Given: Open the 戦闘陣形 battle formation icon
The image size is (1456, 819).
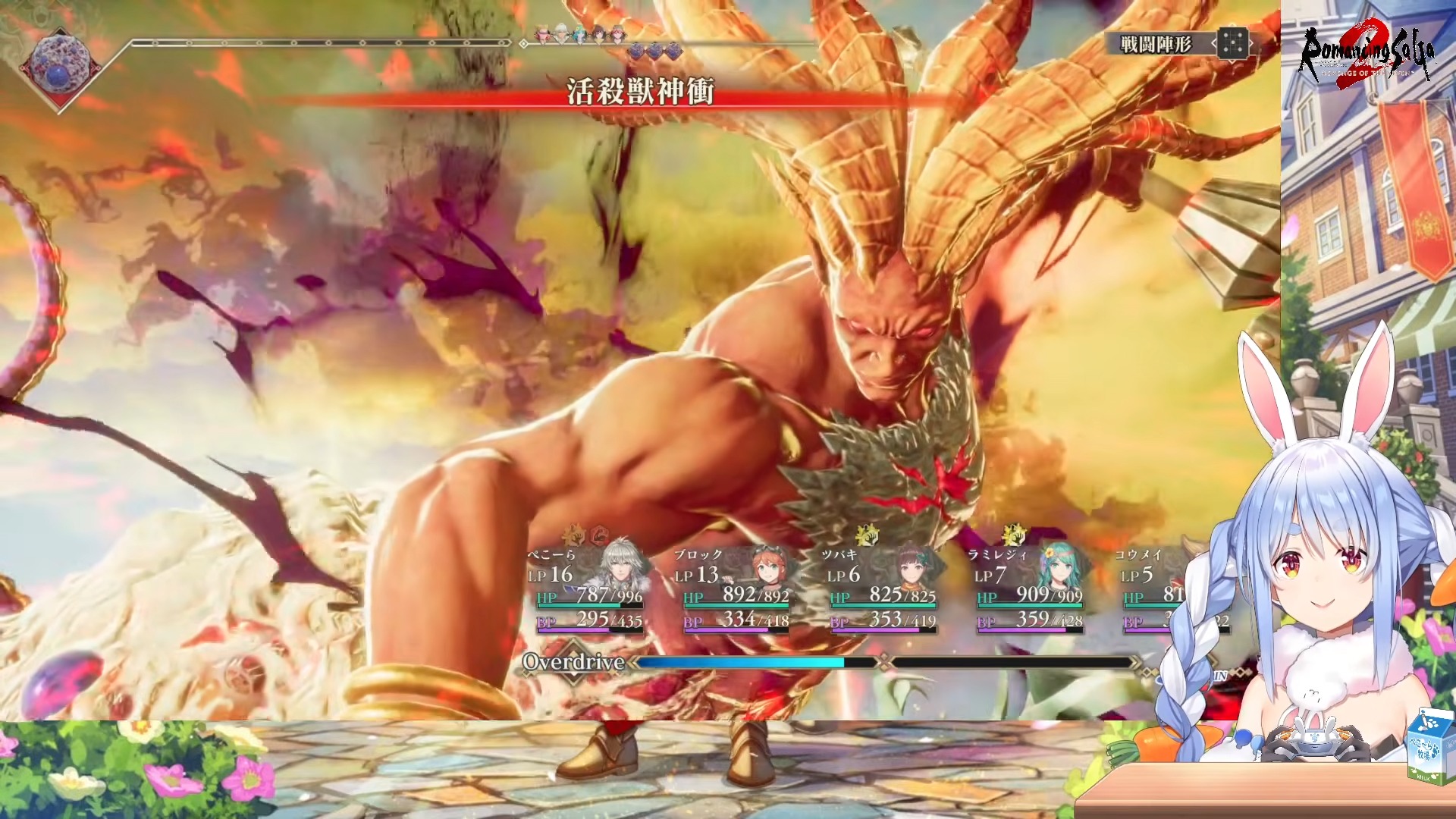Looking at the screenshot, I should click(1233, 44).
